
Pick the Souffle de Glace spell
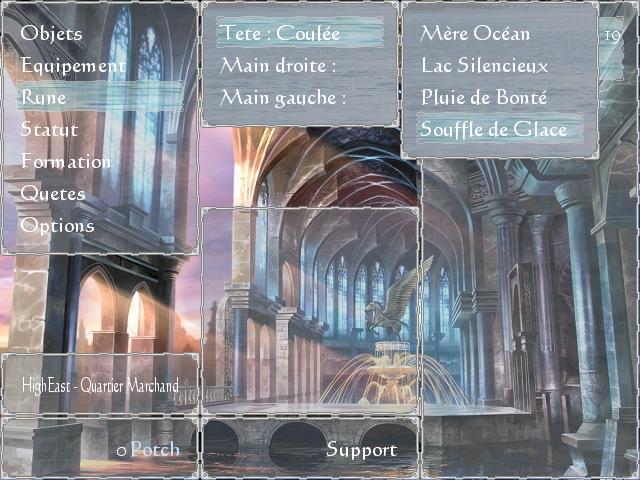[x=494, y=130]
